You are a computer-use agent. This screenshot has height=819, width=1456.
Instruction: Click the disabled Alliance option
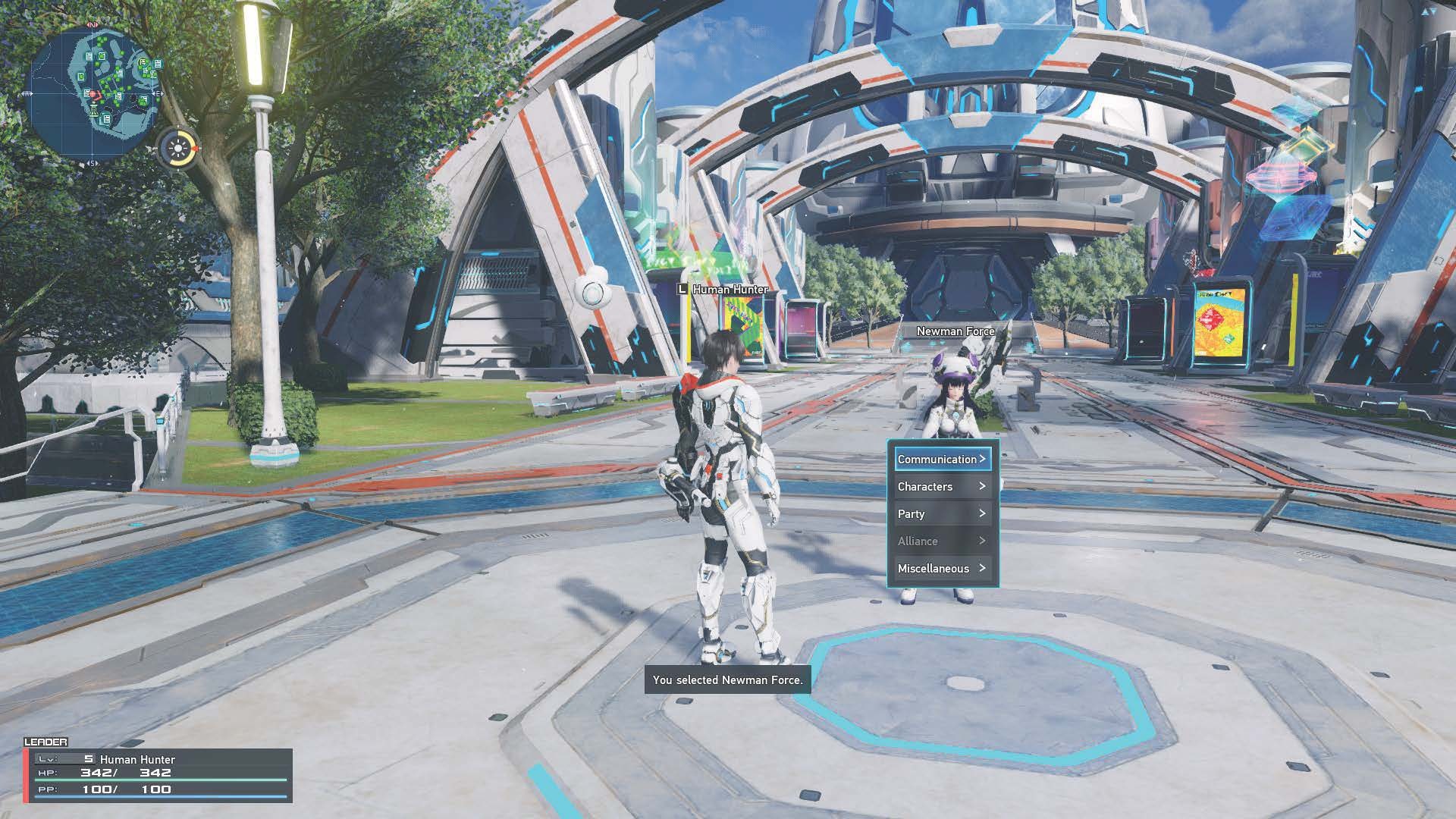[x=918, y=541]
